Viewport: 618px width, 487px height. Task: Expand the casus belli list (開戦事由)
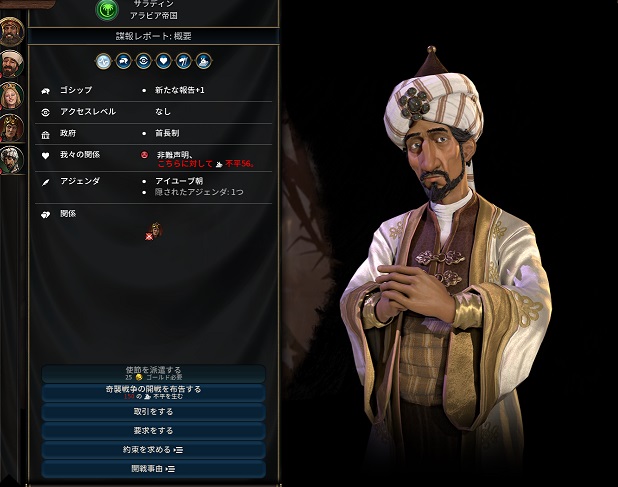pyautogui.click(x=153, y=468)
